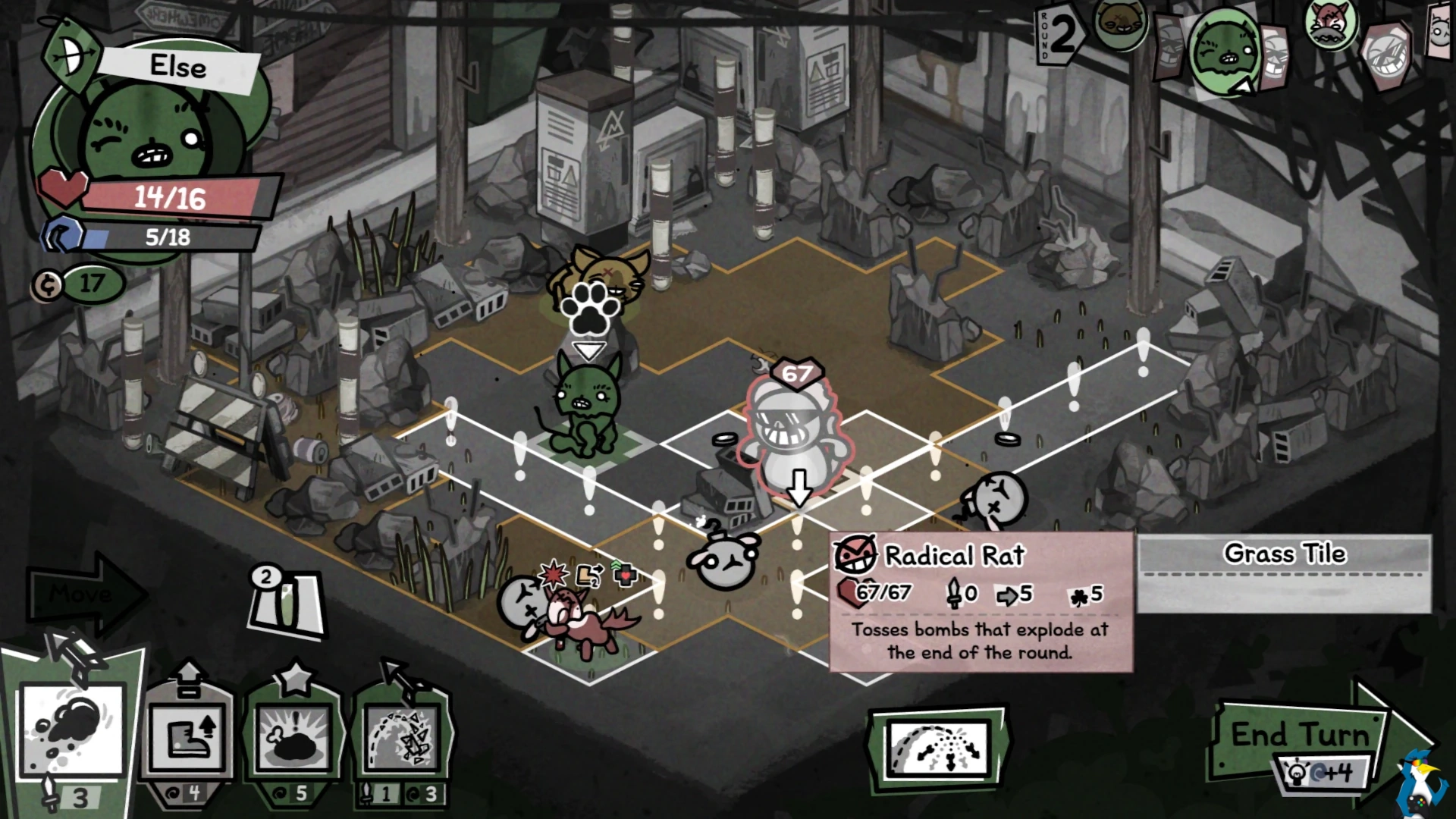This screenshot has width=1456, height=819.
Task: Select the Move arrow button
Action: [85, 593]
